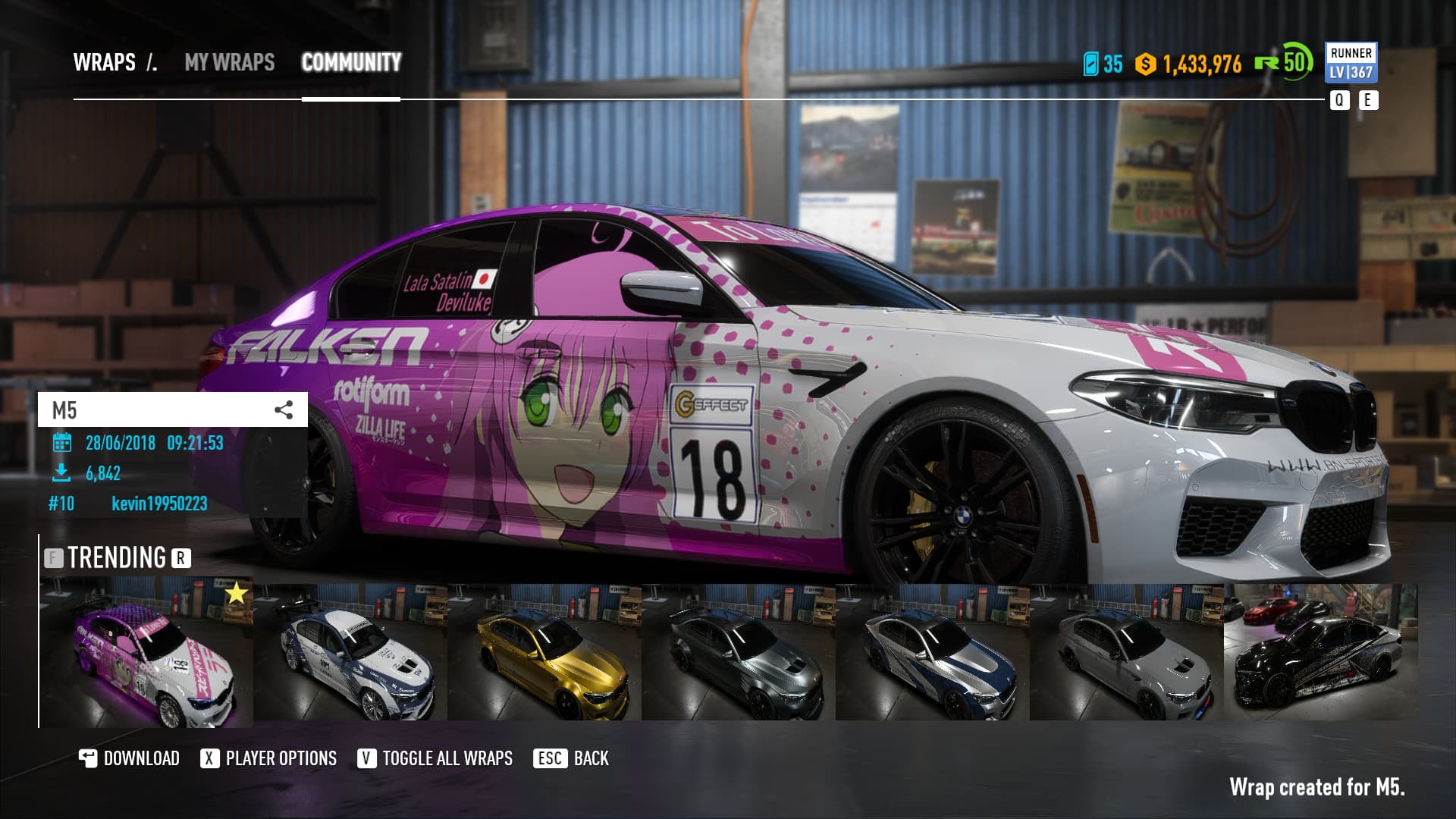
Task: Switch to the My Wraps tab
Action: click(229, 62)
